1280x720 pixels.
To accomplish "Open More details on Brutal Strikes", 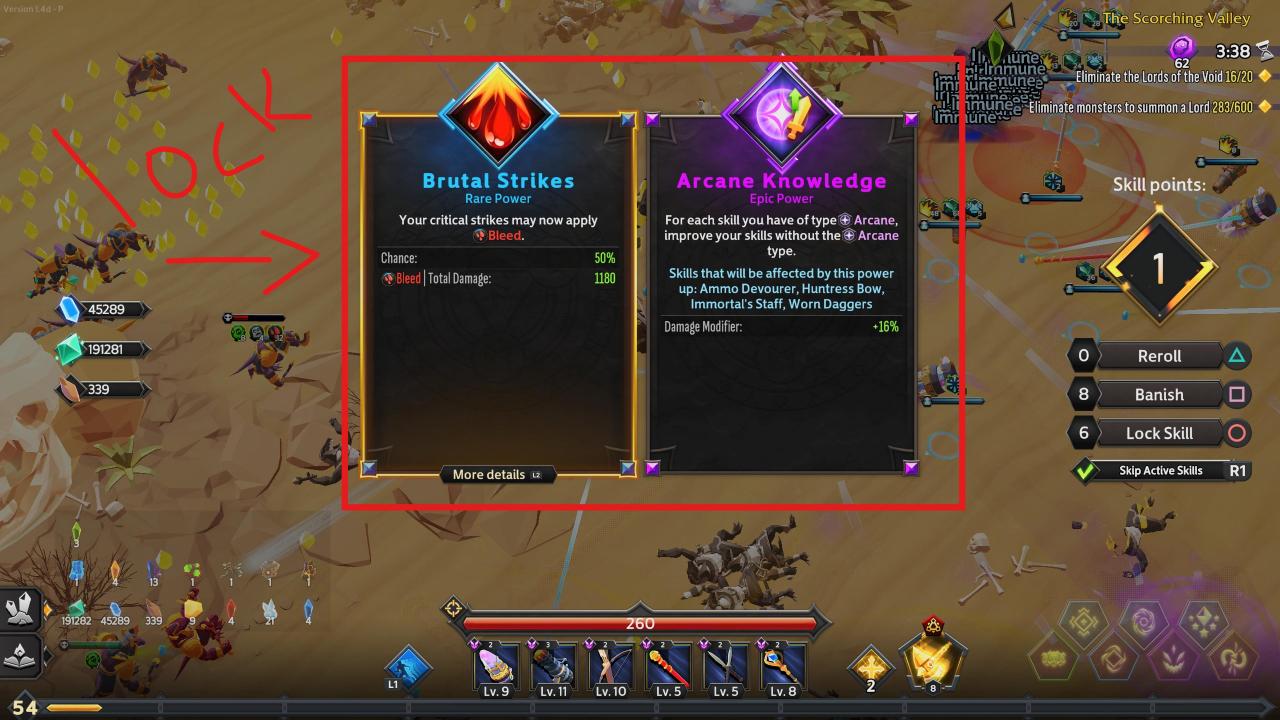I will (x=497, y=474).
